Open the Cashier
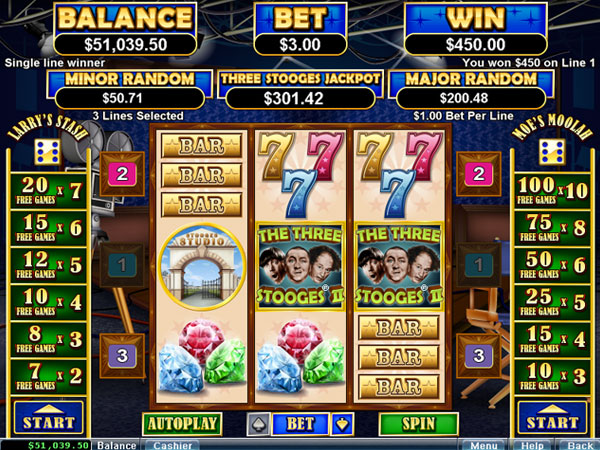 point(171,444)
